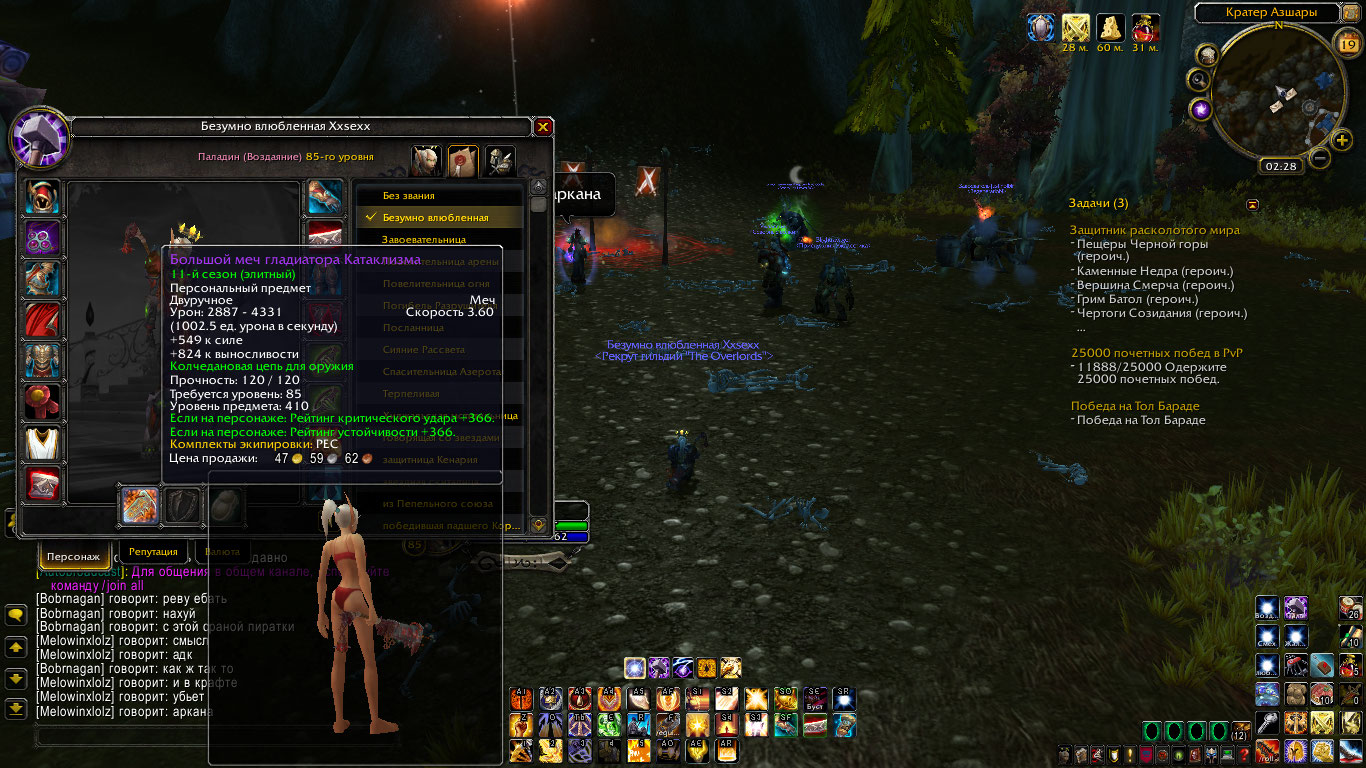The image size is (1366, 768).
Task: Select the red cloak equipment slot
Action: pyautogui.click(x=43, y=320)
